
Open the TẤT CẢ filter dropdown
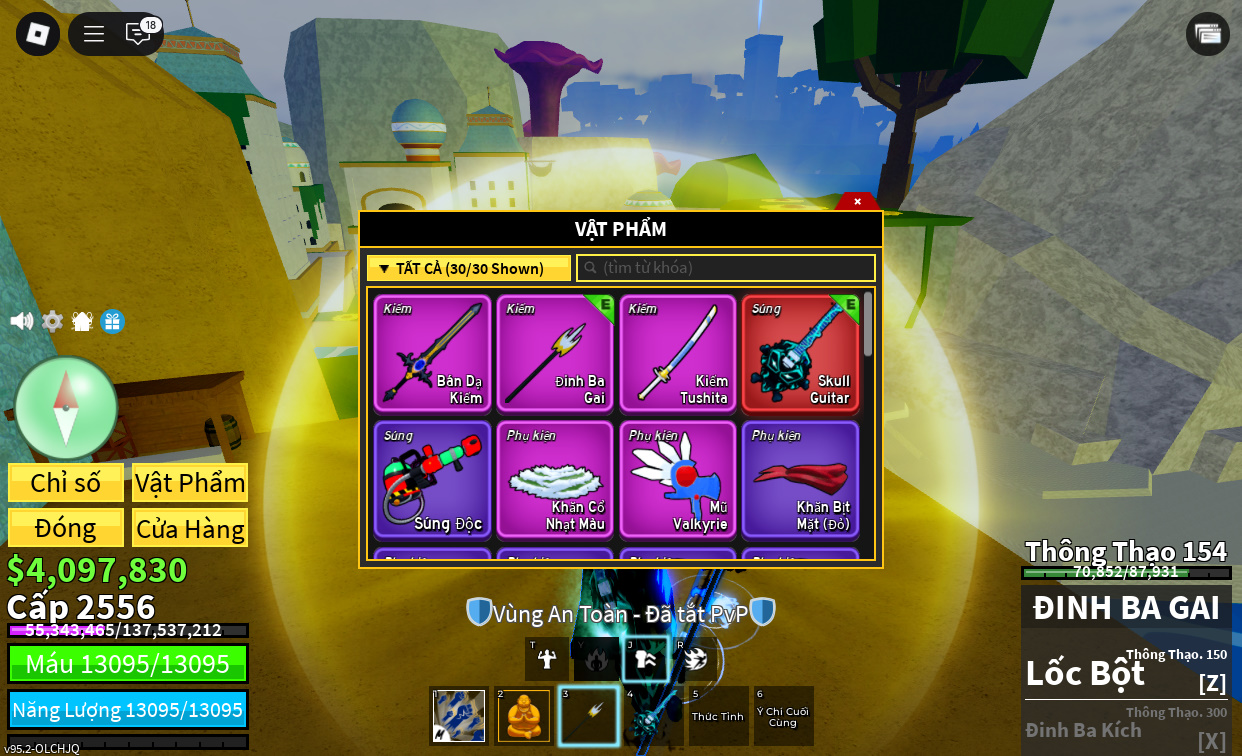coord(469,268)
